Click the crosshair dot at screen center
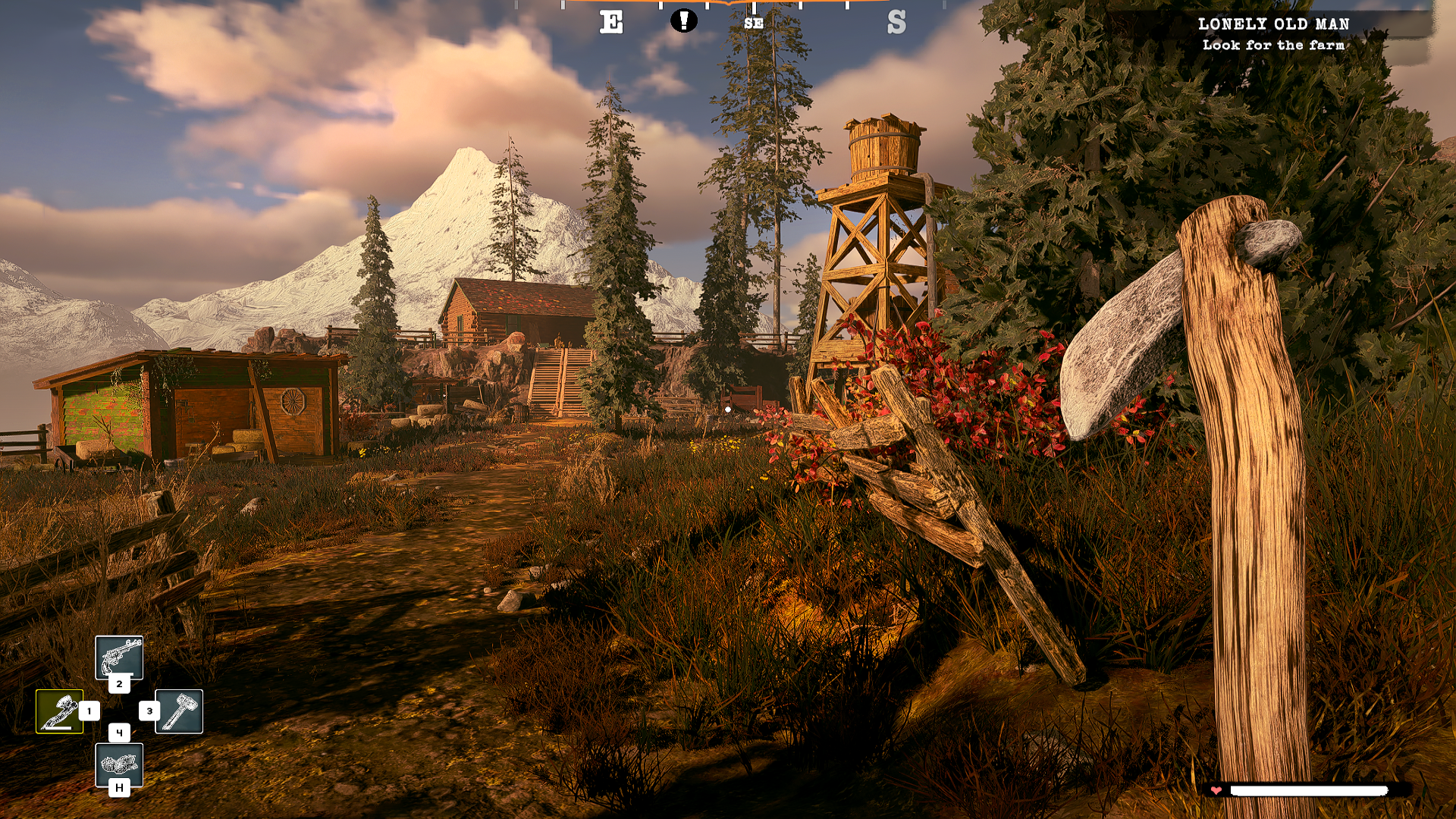The height and width of the screenshot is (819, 1456). 728,409
